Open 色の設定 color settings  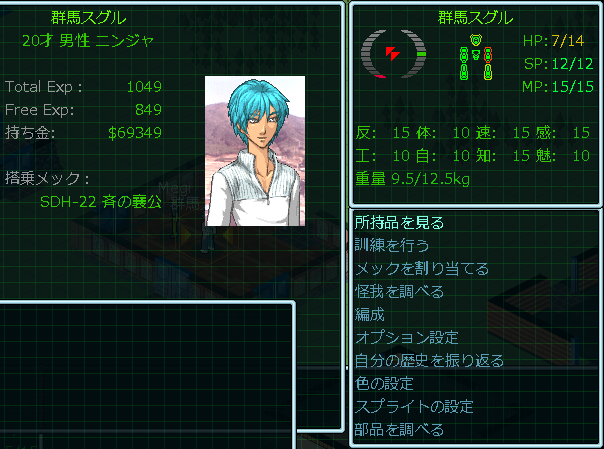tap(384, 384)
